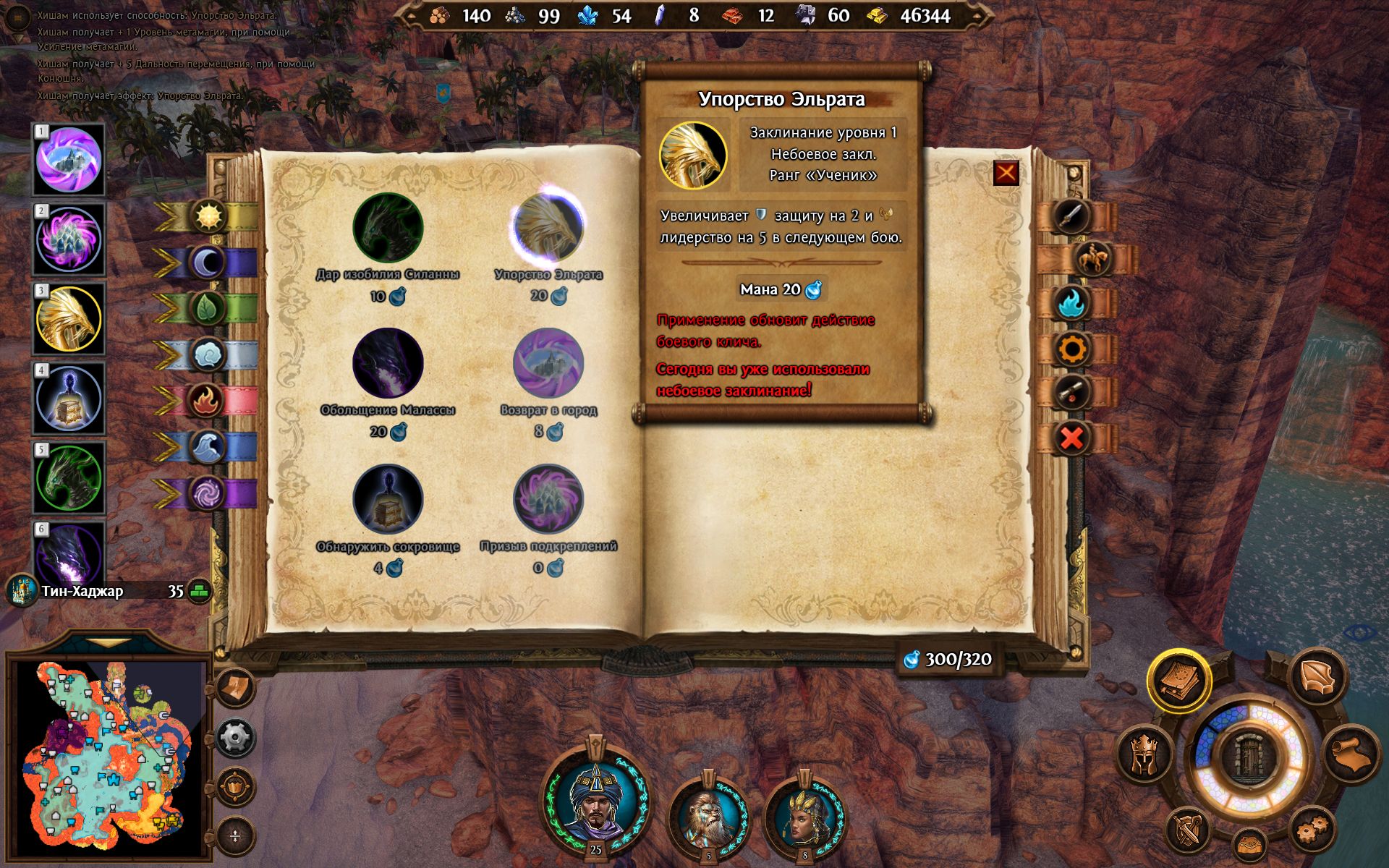Switch to the Dark magic moon tab
Screen dimensions: 1389x868
click(x=208, y=263)
